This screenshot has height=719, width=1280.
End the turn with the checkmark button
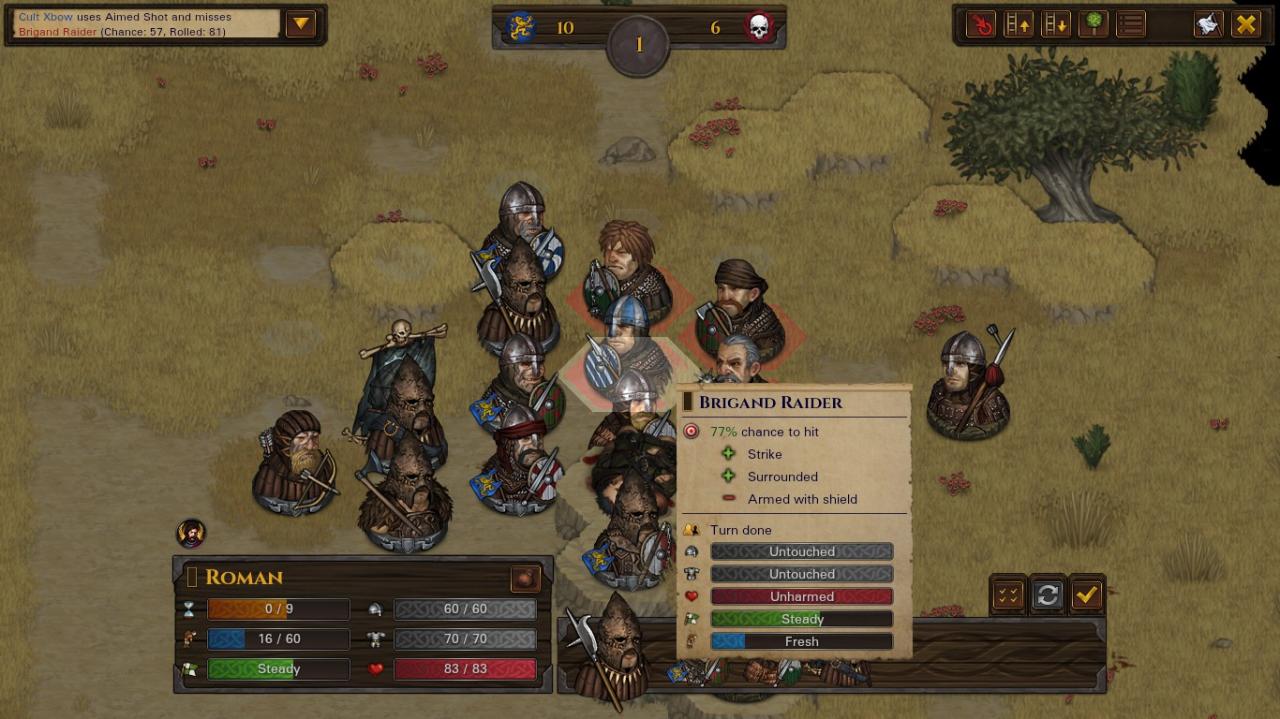tap(1086, 595)
